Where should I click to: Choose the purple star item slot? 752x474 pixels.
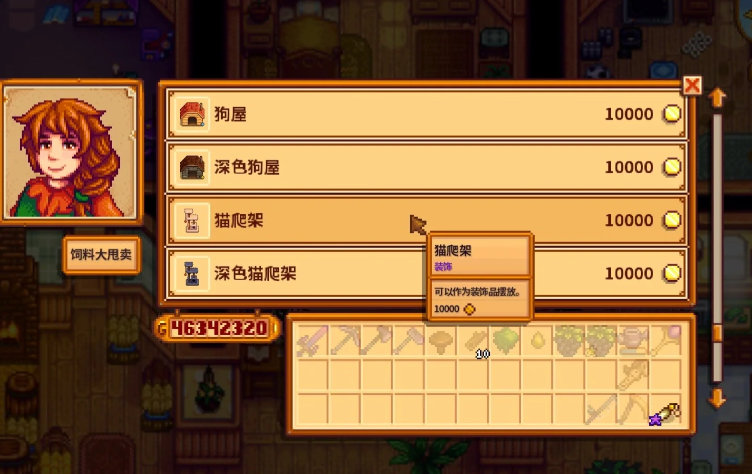pyautogui.click(x=666, y=411)
